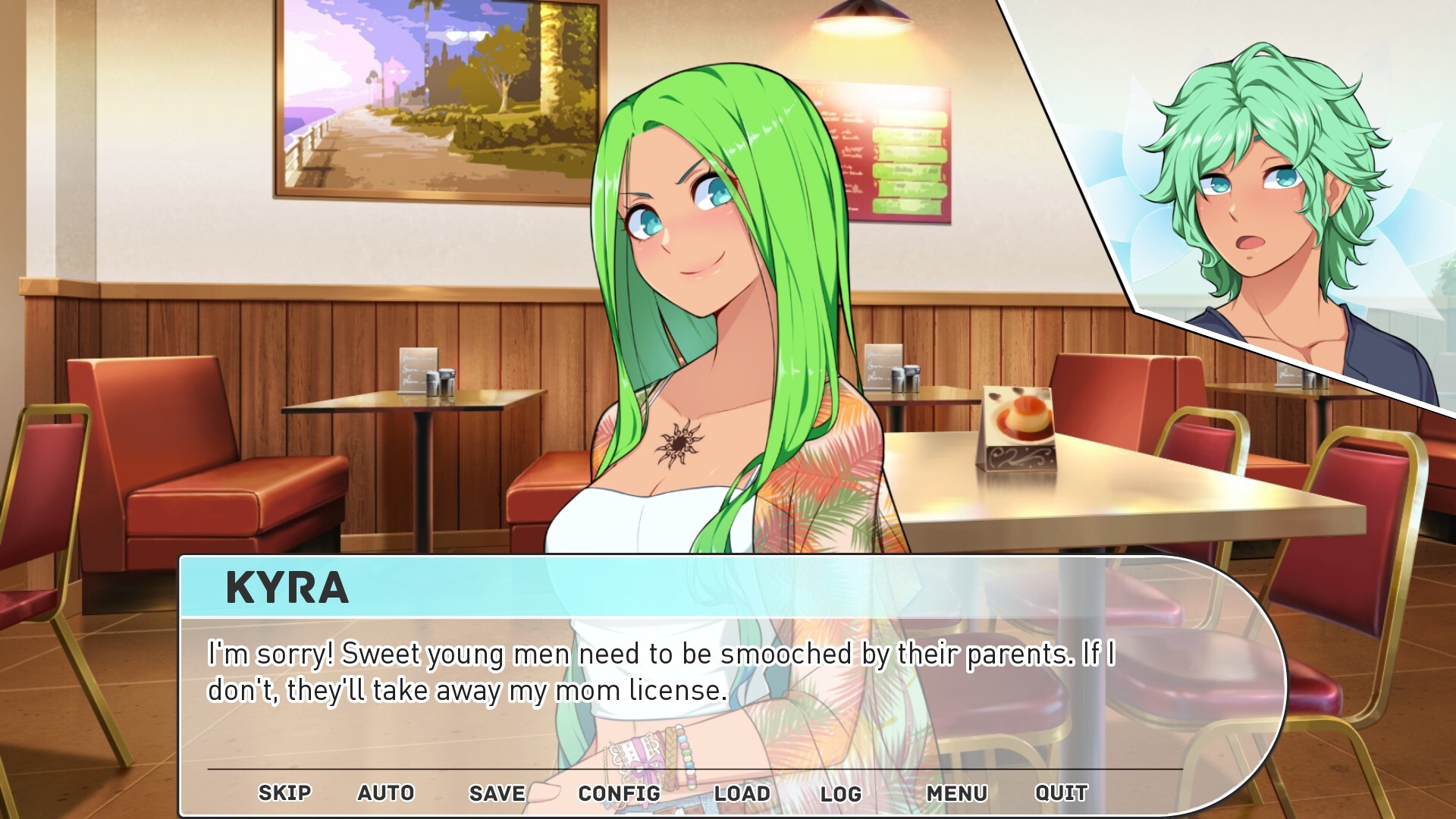Click QUIT to exit the game
Viewport: 1456px width, 819px height.
(1061, 793)
